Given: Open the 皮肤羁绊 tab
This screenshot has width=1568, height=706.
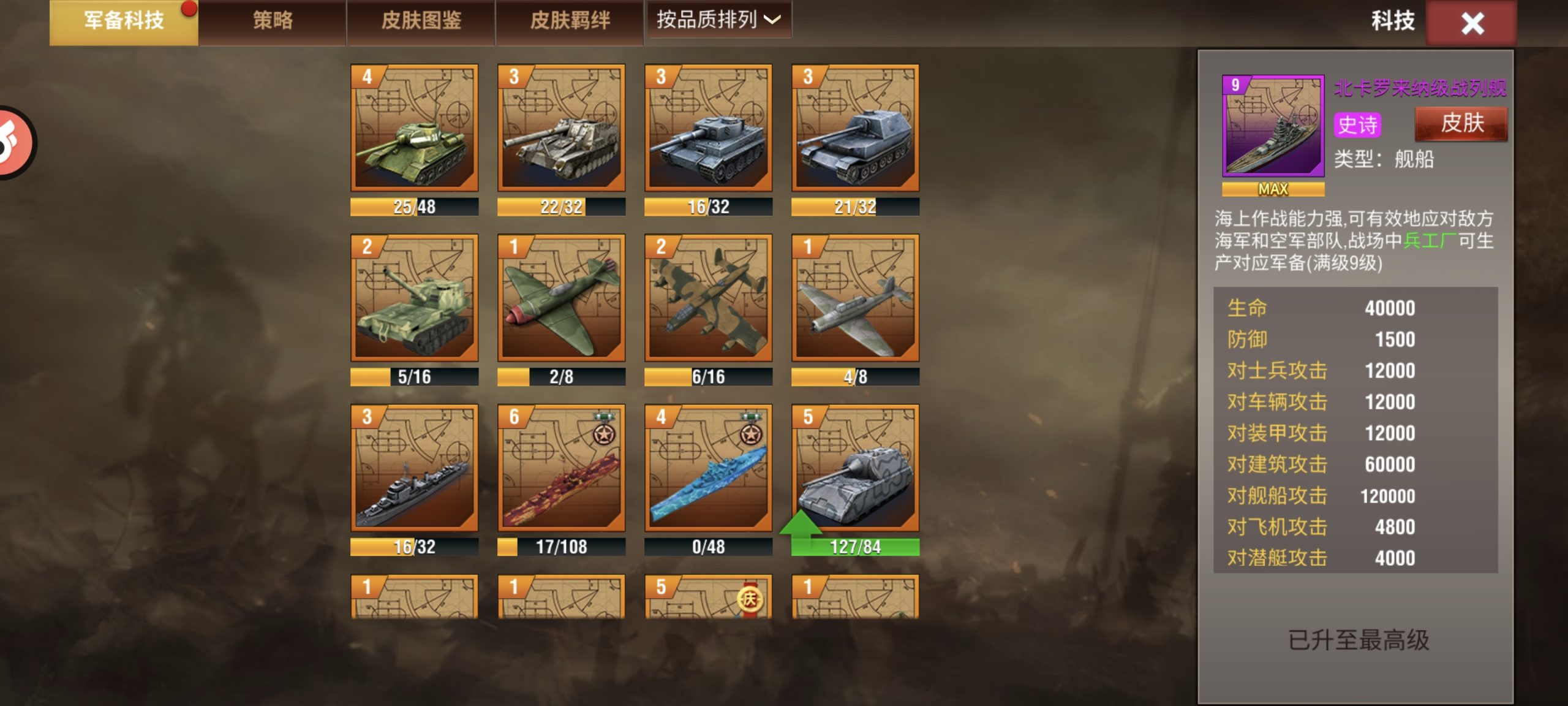Looking at the screenshot, I should [x=570, y=21].
